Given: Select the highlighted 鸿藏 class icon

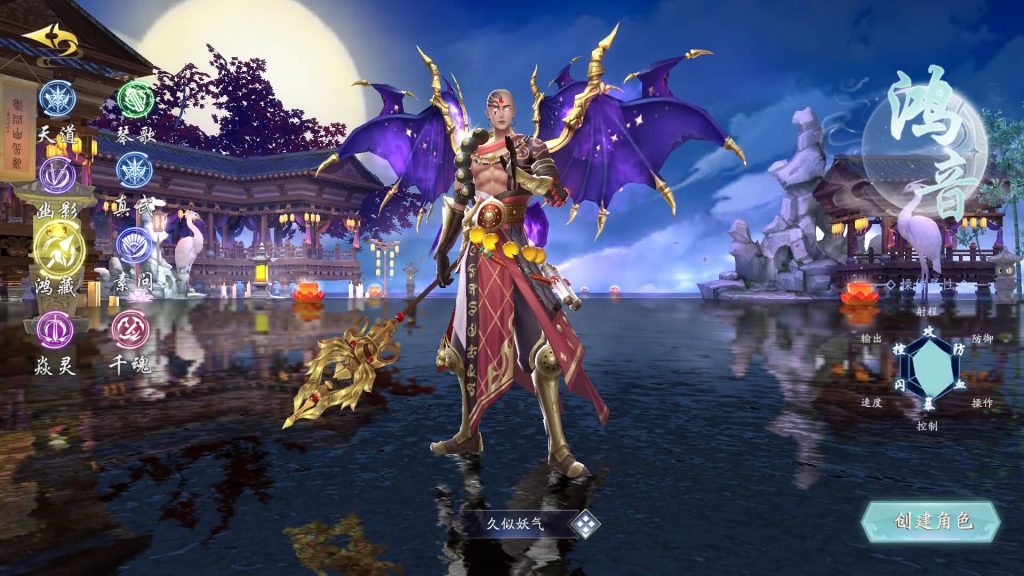Looking at the screenshot, I should 57,246.
